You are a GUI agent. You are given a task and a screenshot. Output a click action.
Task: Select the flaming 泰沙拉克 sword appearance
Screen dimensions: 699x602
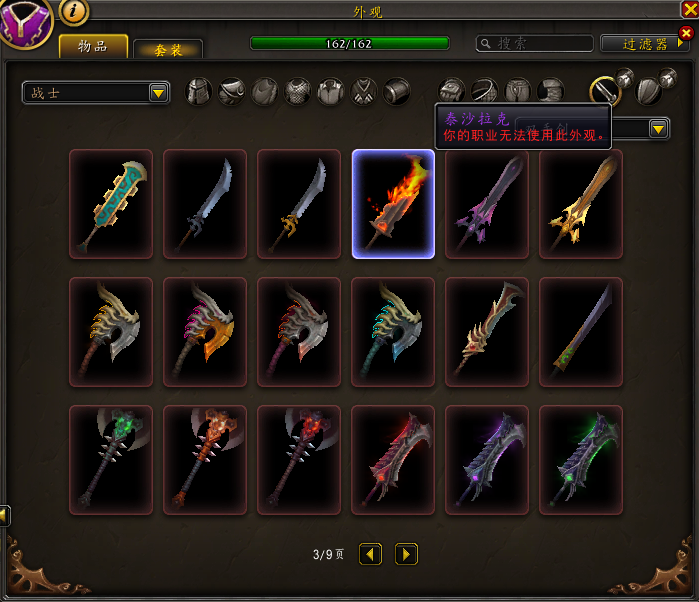coord(393,204)
